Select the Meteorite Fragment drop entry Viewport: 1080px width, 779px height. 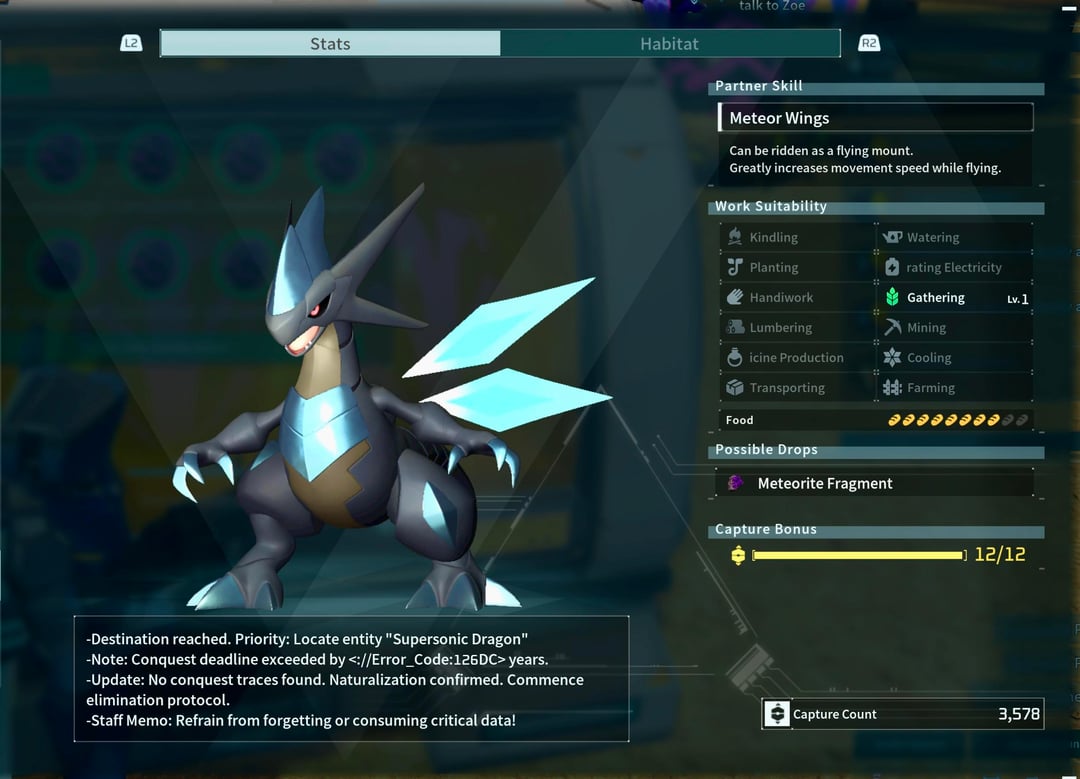875,484
